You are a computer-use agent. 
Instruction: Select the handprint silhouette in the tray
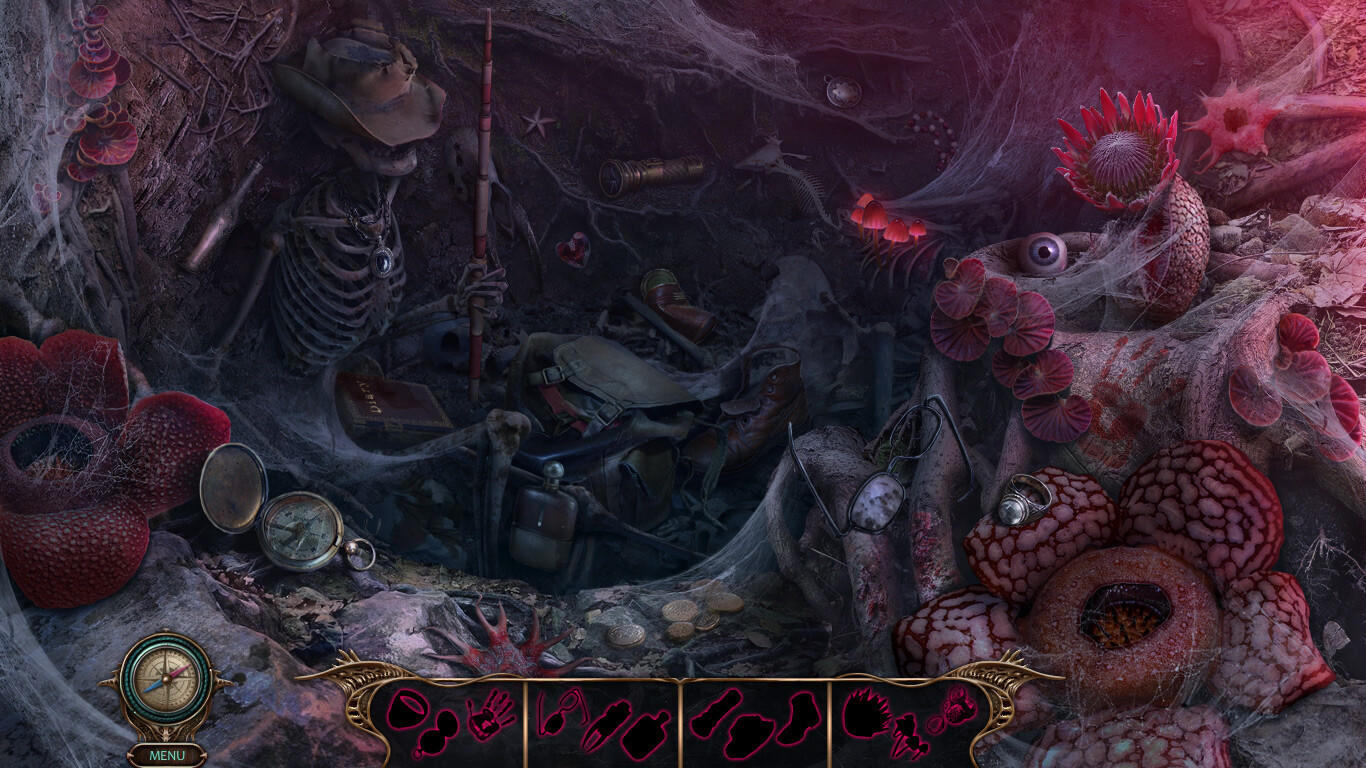[490, 718]
